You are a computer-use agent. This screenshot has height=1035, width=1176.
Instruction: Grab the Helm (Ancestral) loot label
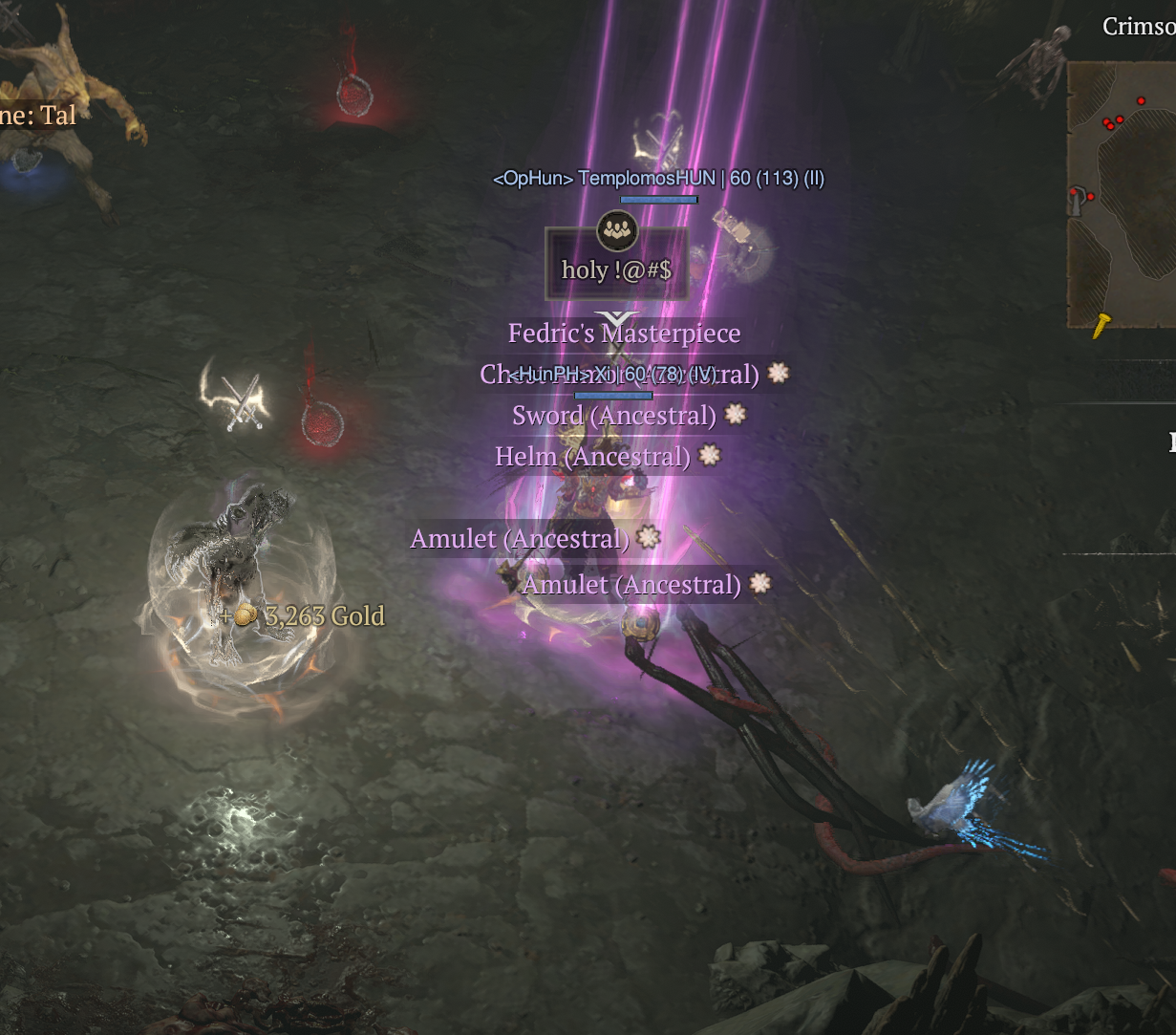point(592,457)
